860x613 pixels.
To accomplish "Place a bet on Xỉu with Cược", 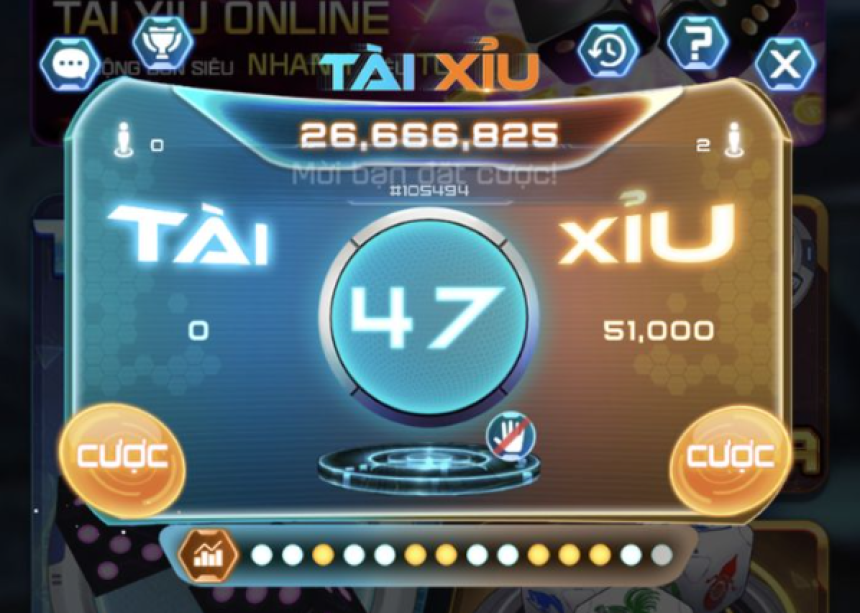I will (730, 458).
